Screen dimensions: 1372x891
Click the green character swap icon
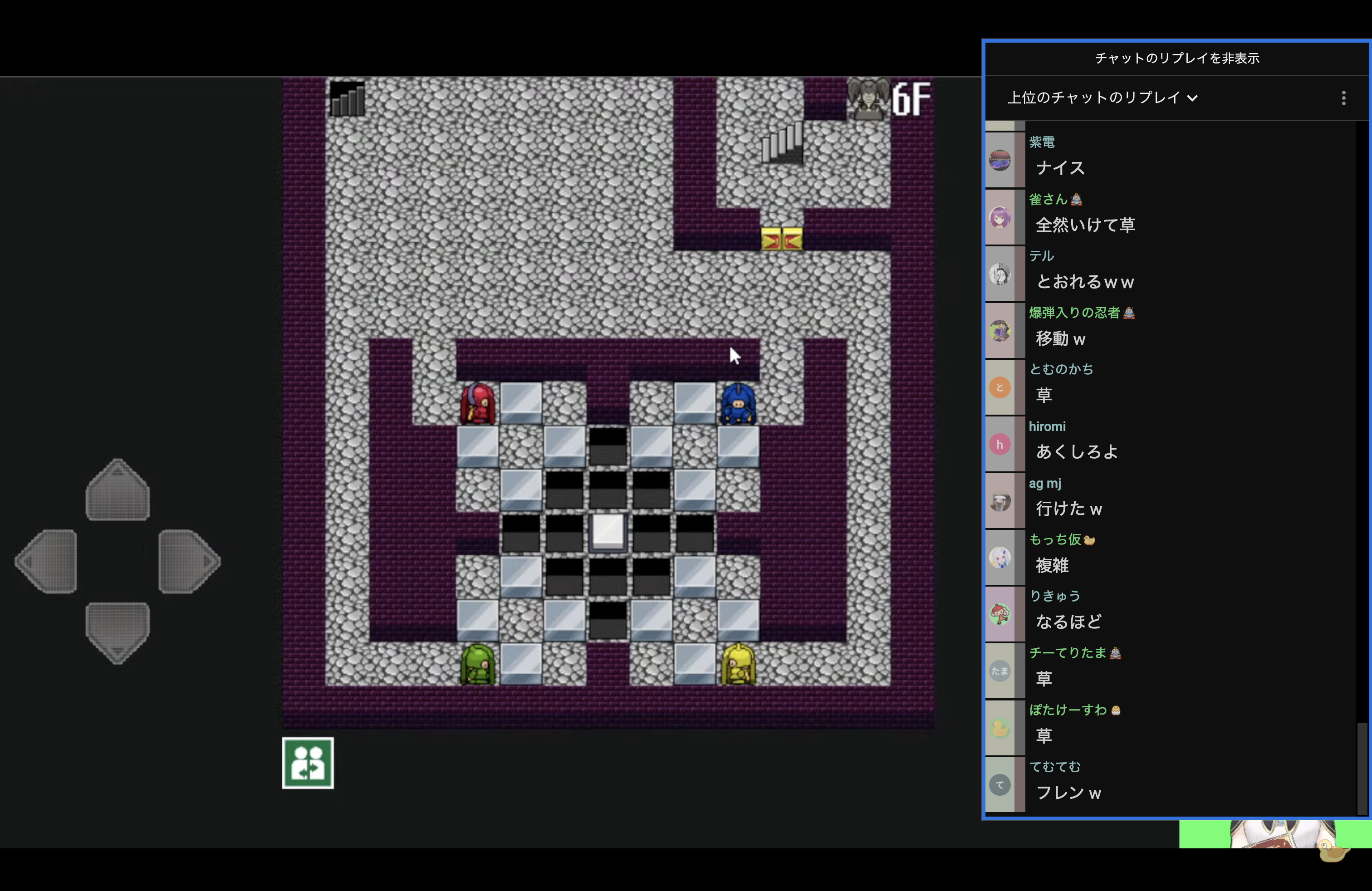[308, 763]
